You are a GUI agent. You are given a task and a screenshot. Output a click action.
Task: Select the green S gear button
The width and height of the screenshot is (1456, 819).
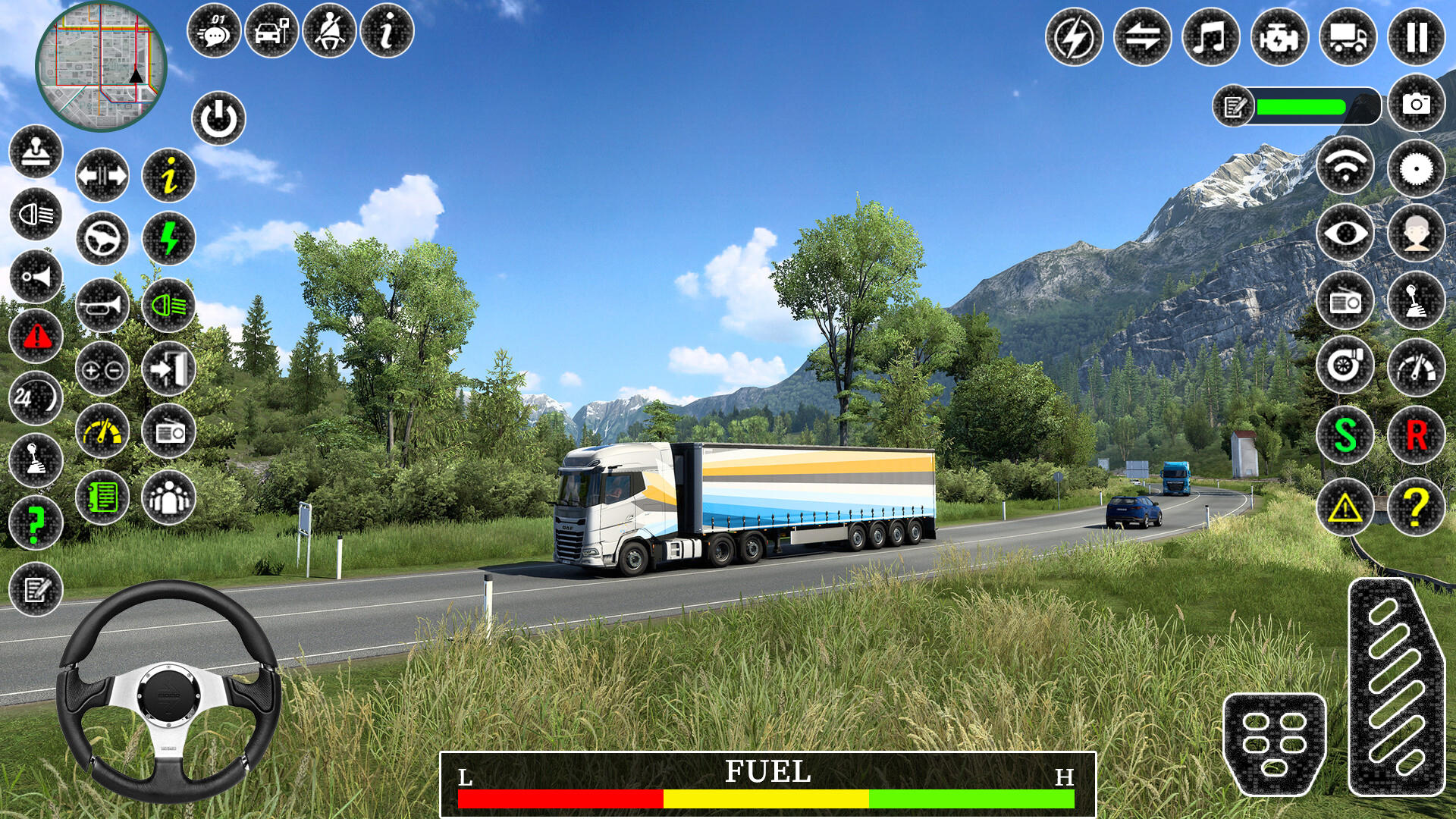point(1345,435)
